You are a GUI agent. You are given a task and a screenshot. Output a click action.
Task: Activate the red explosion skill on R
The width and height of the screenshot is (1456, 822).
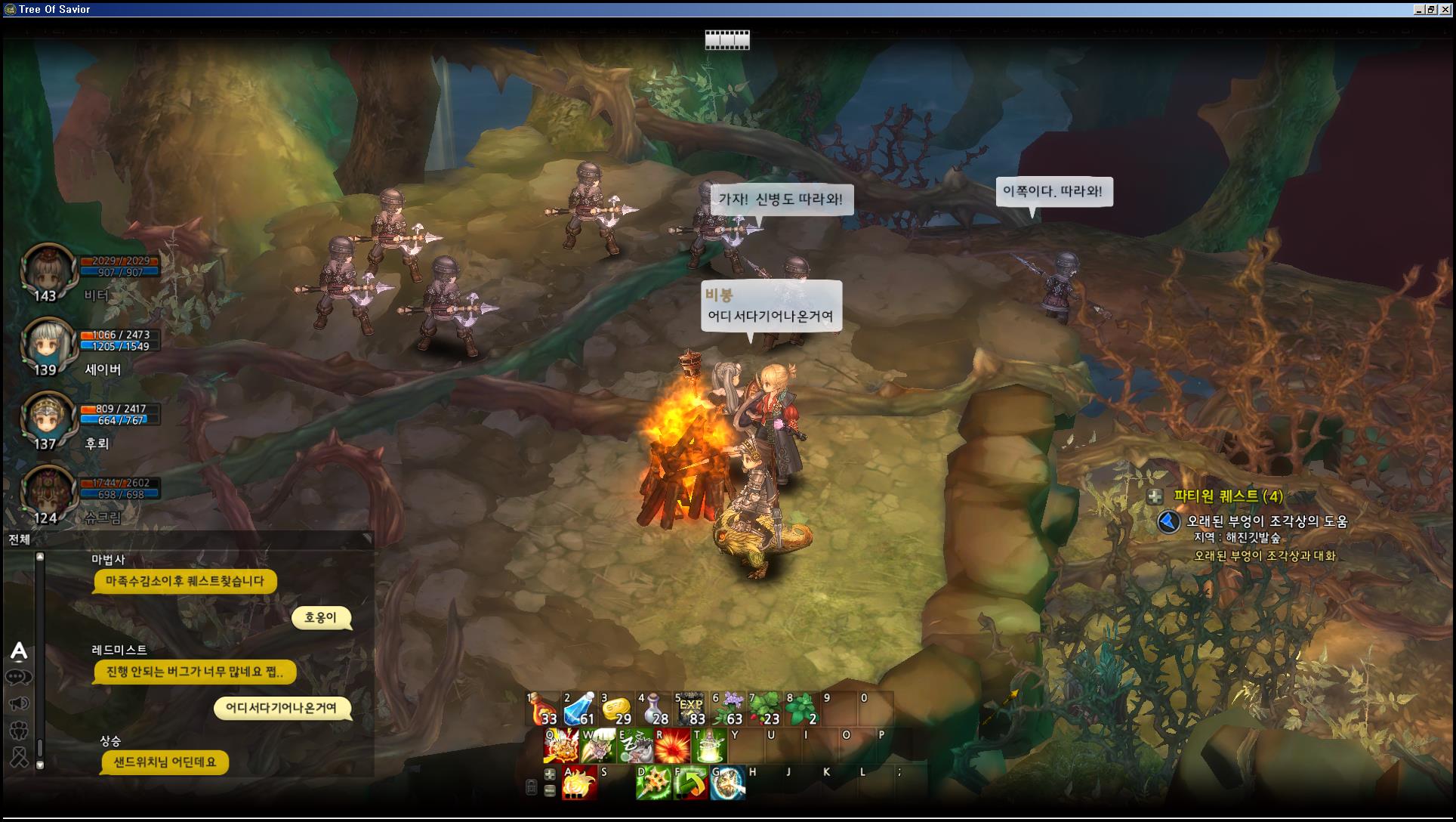coord(671,746)
